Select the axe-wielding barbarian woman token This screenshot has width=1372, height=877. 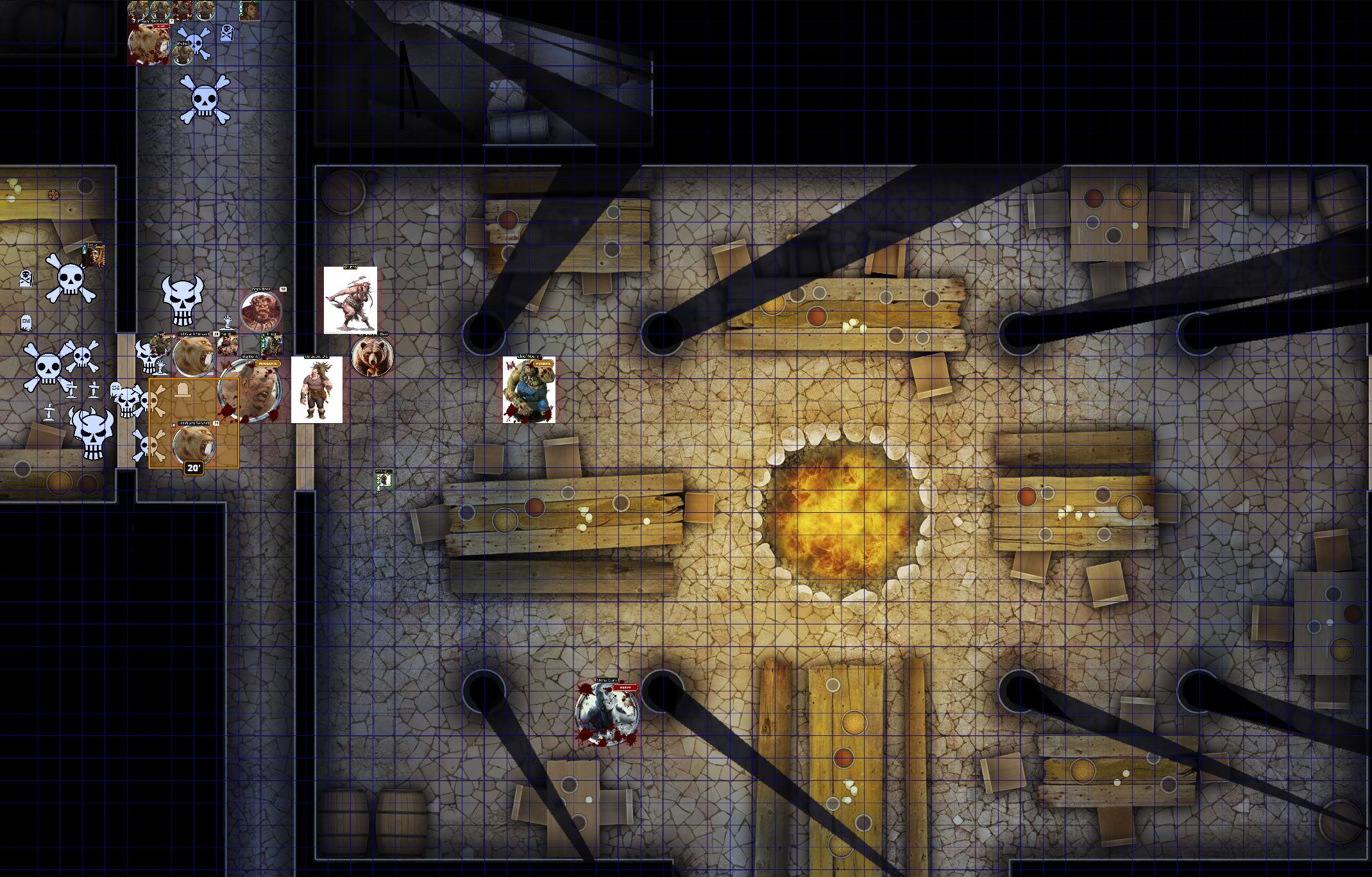pyautogui.click(x=350, y=301)
